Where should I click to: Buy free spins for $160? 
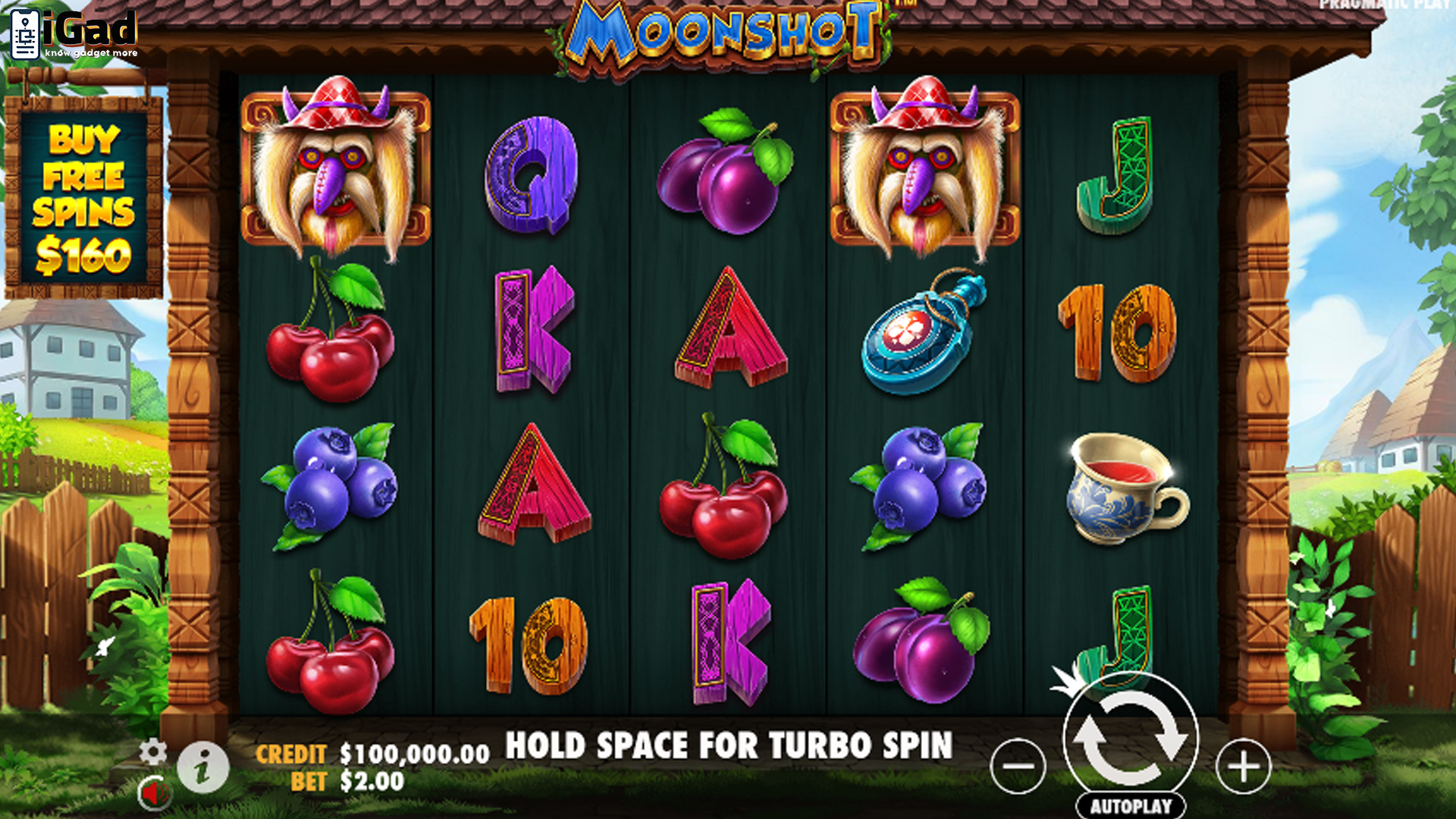83,197
